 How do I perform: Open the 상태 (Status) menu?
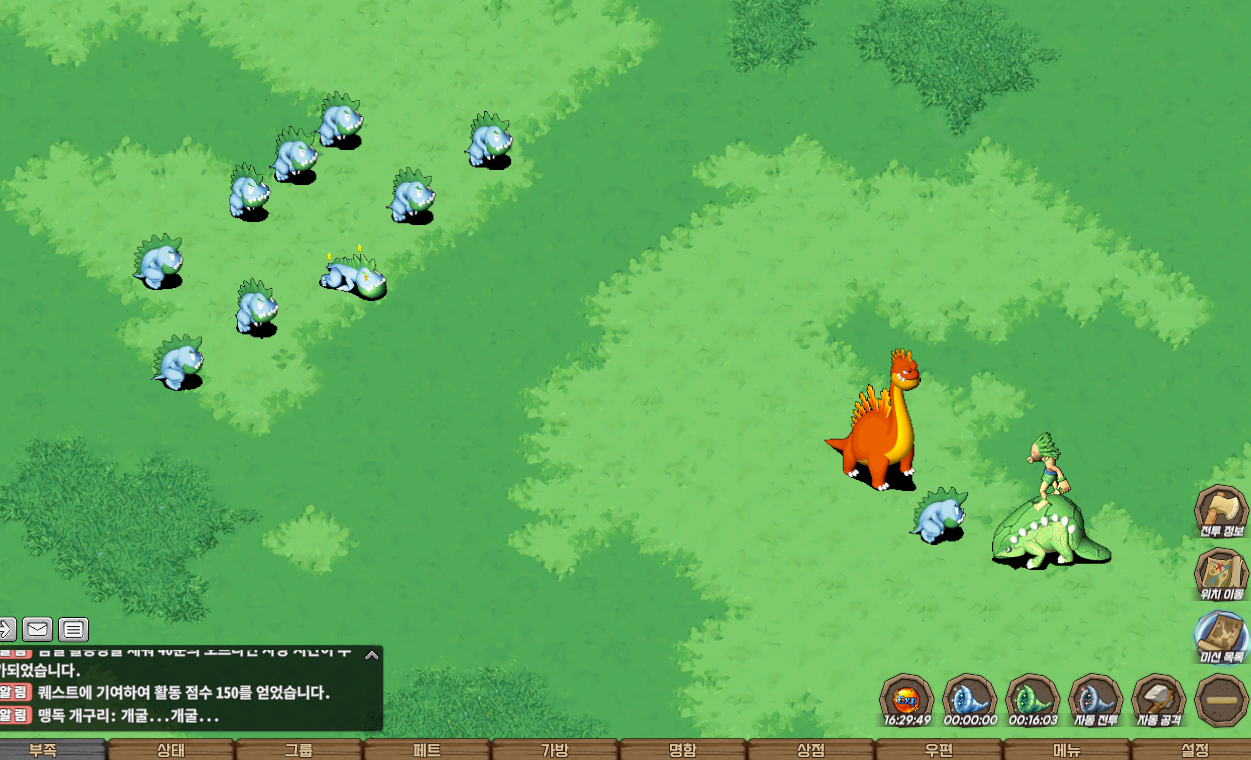coord(170,750)
